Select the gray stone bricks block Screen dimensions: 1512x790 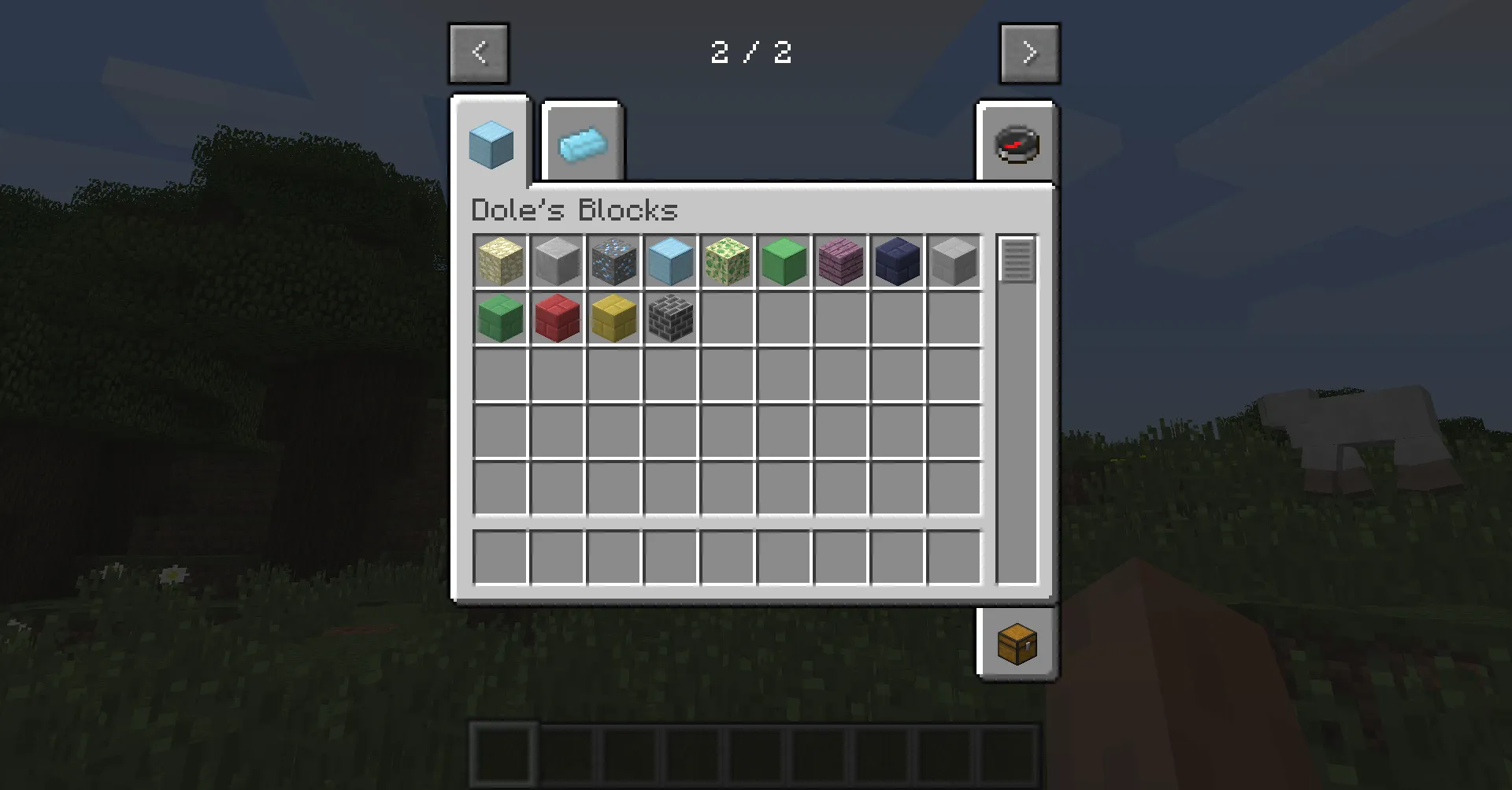click(670, 318)
